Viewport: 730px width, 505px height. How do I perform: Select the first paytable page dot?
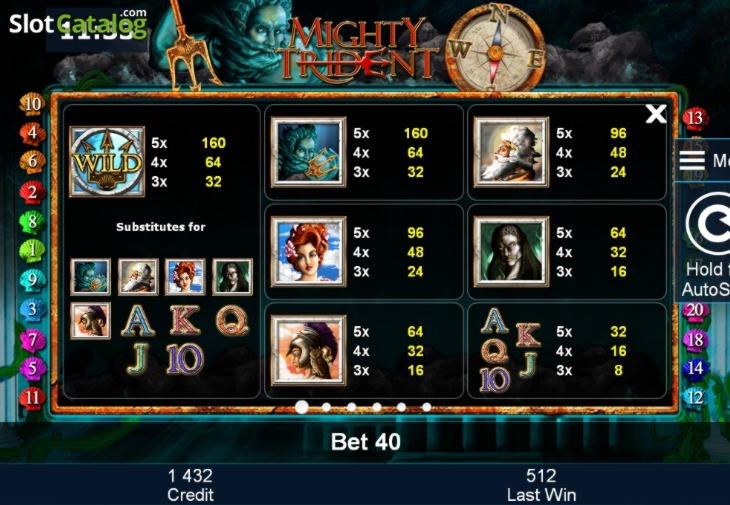[301, 407]
